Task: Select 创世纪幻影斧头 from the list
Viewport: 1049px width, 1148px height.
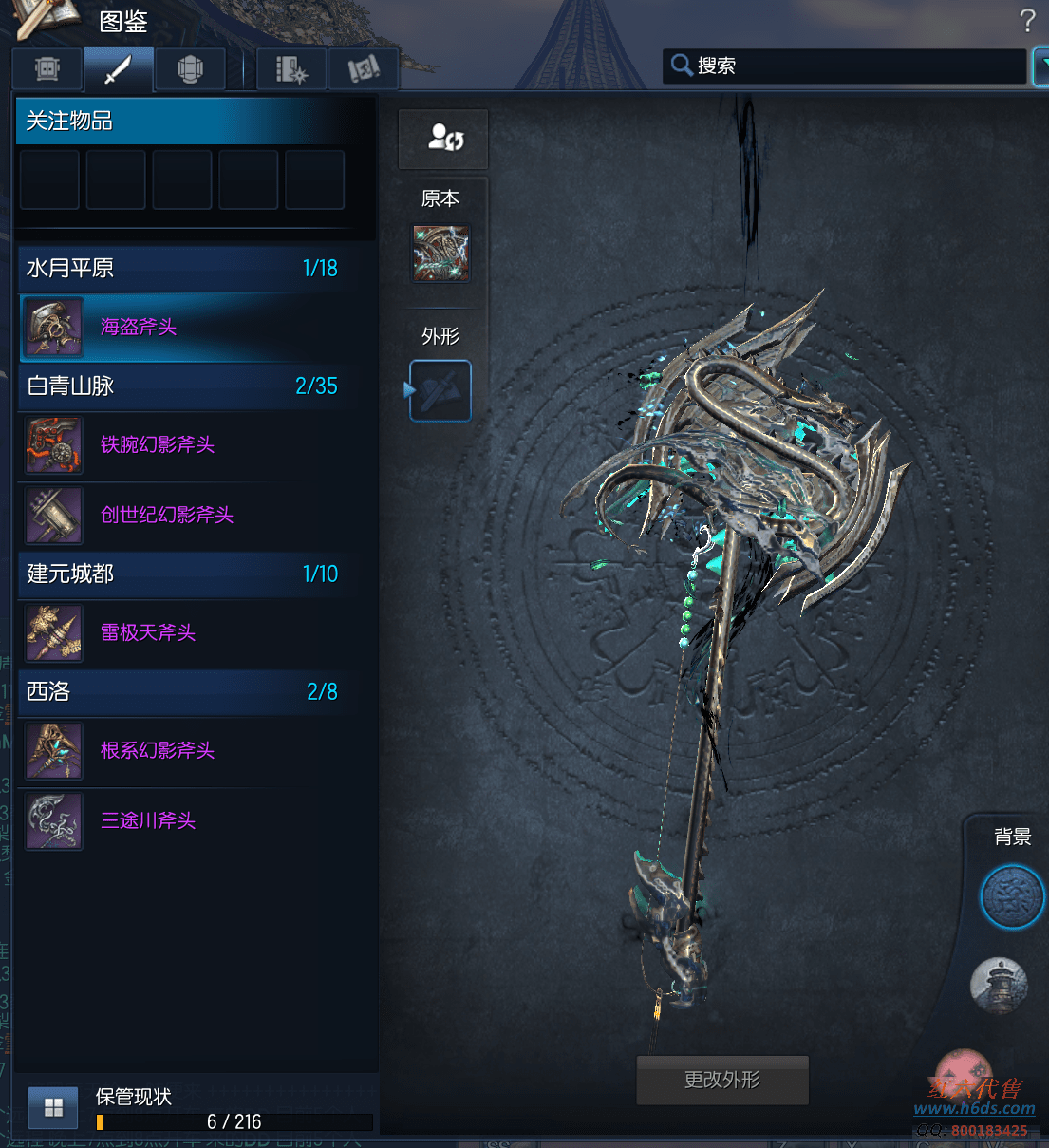Action: tap(167, 516)
